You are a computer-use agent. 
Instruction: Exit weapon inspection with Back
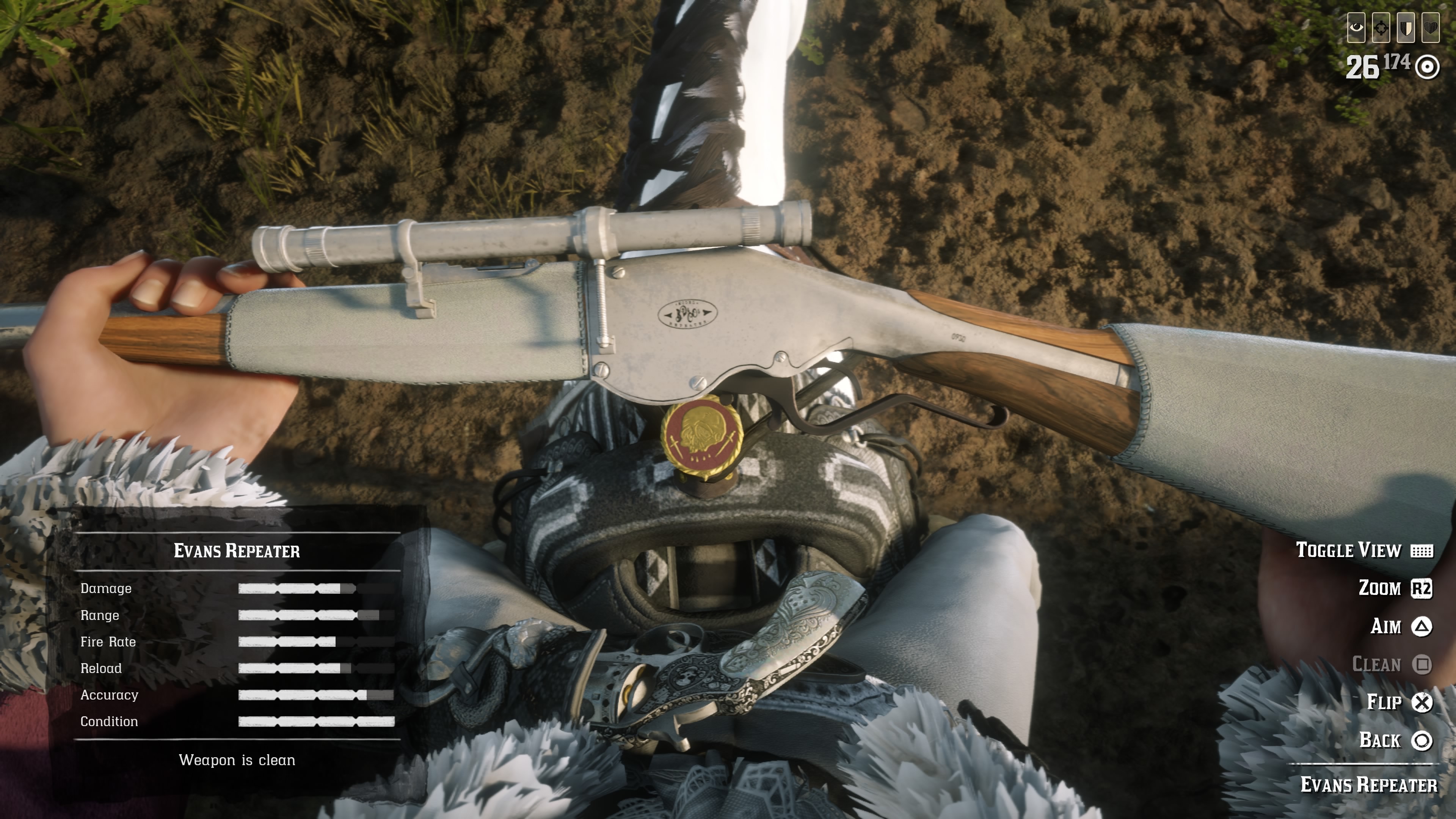[1395, 740]
